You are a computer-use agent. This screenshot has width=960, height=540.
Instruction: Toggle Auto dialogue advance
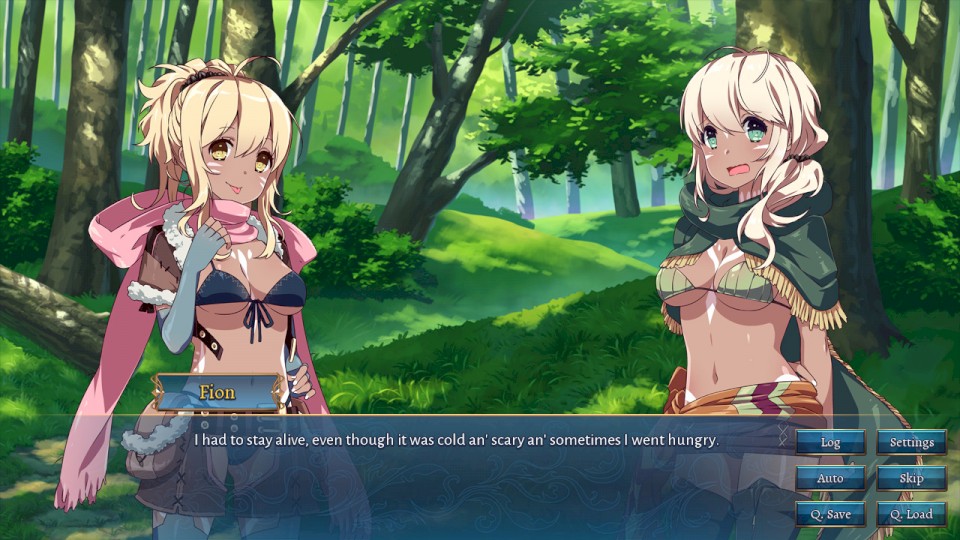click(x=830, y=478)
